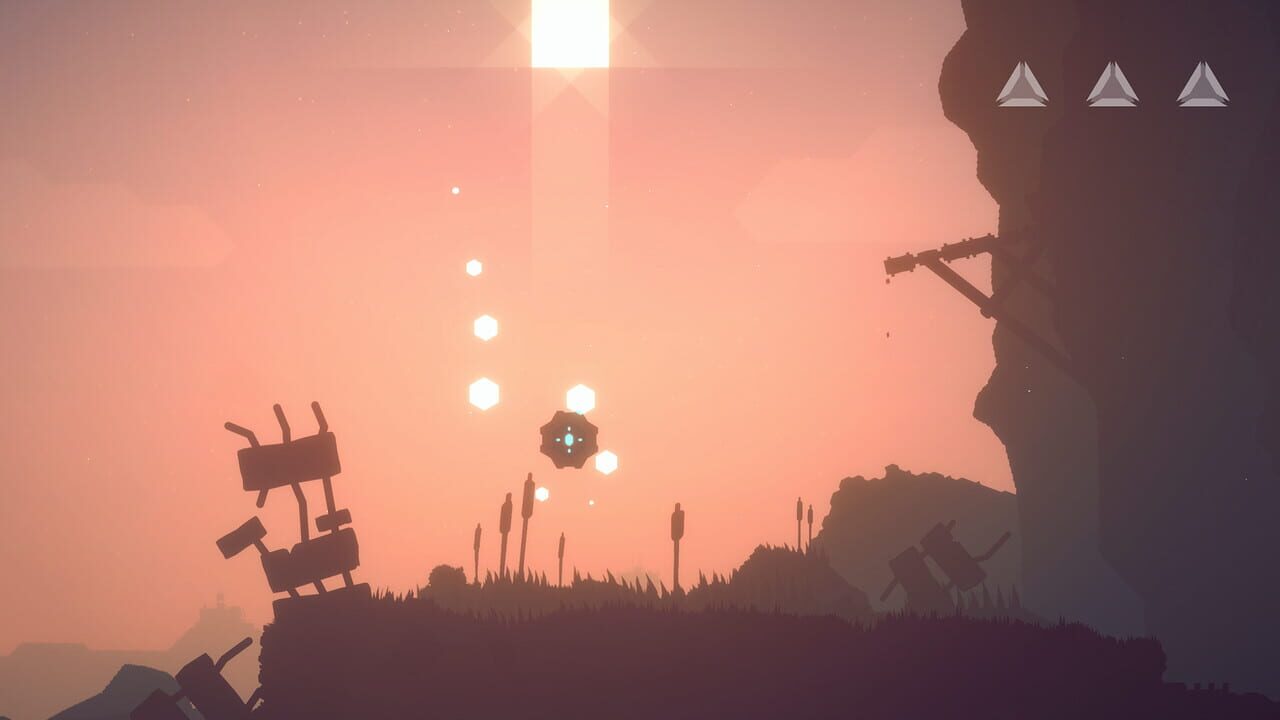Collect the small hexagon near the cattails
The width and height of the screenshot is (1280, 720).
543,492
